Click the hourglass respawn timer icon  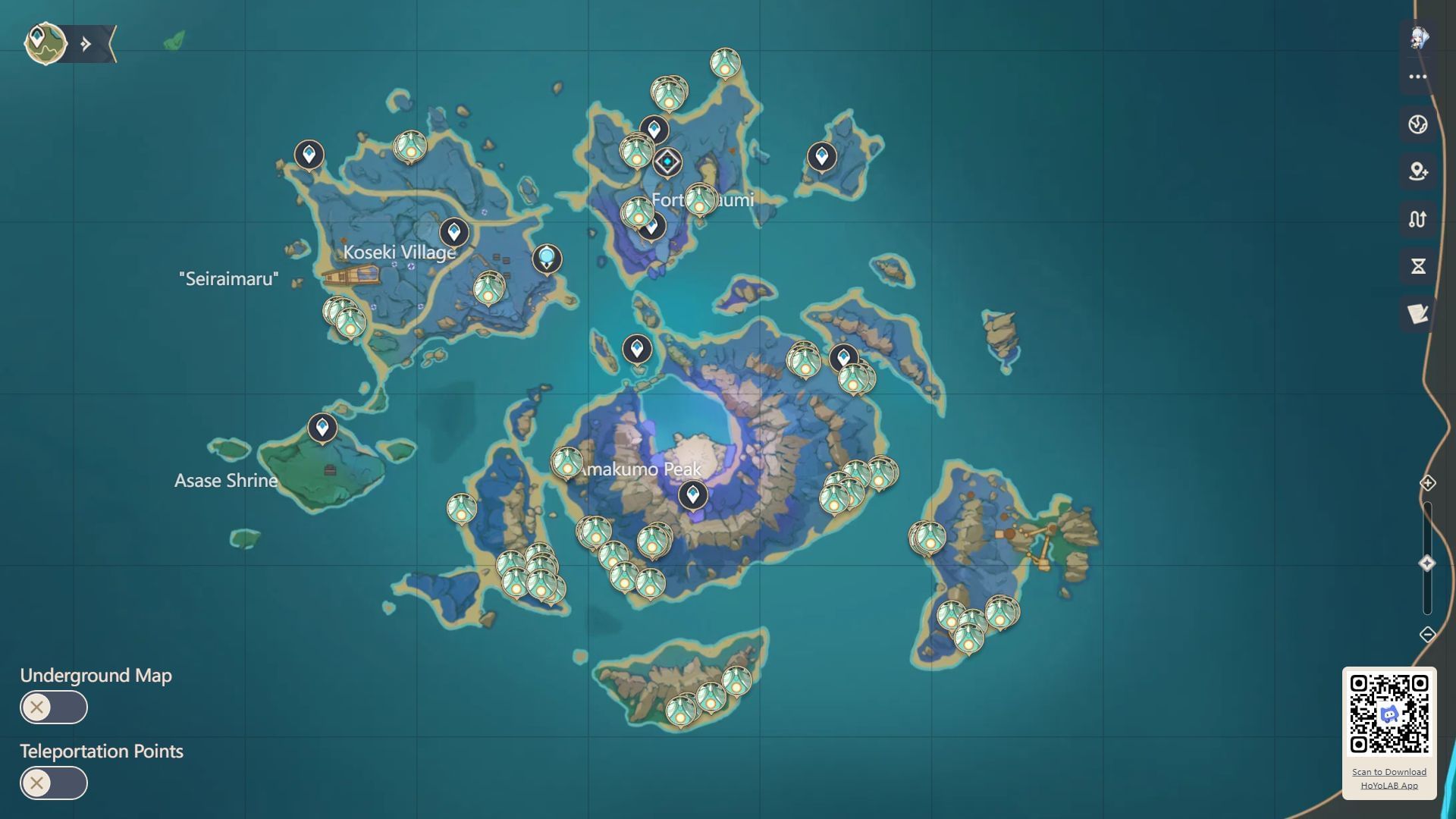tap(1418, 266)
